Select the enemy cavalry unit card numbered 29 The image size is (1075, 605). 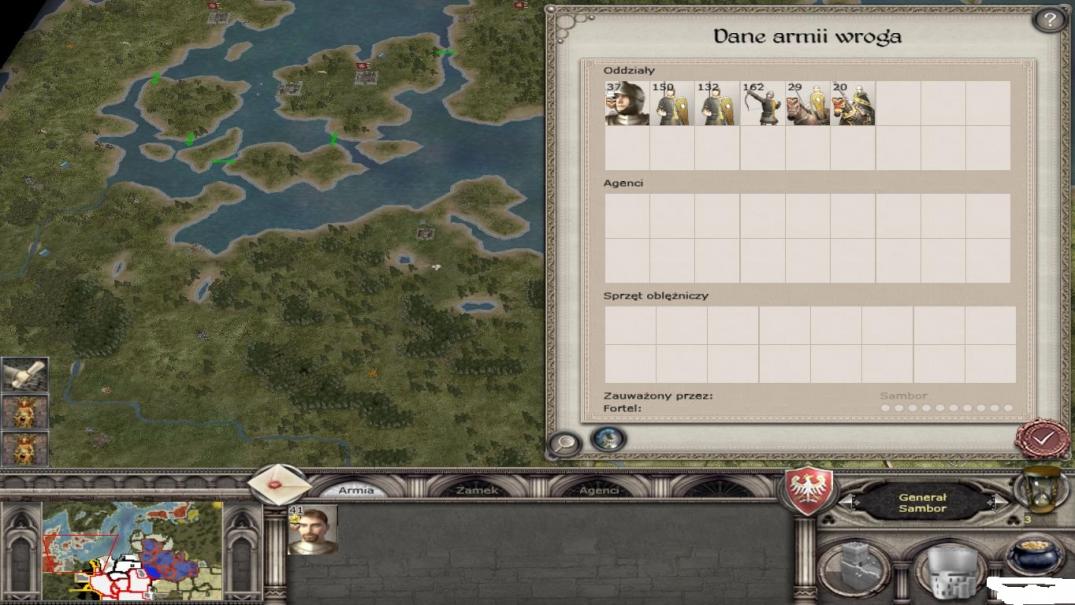pos(807,104)
